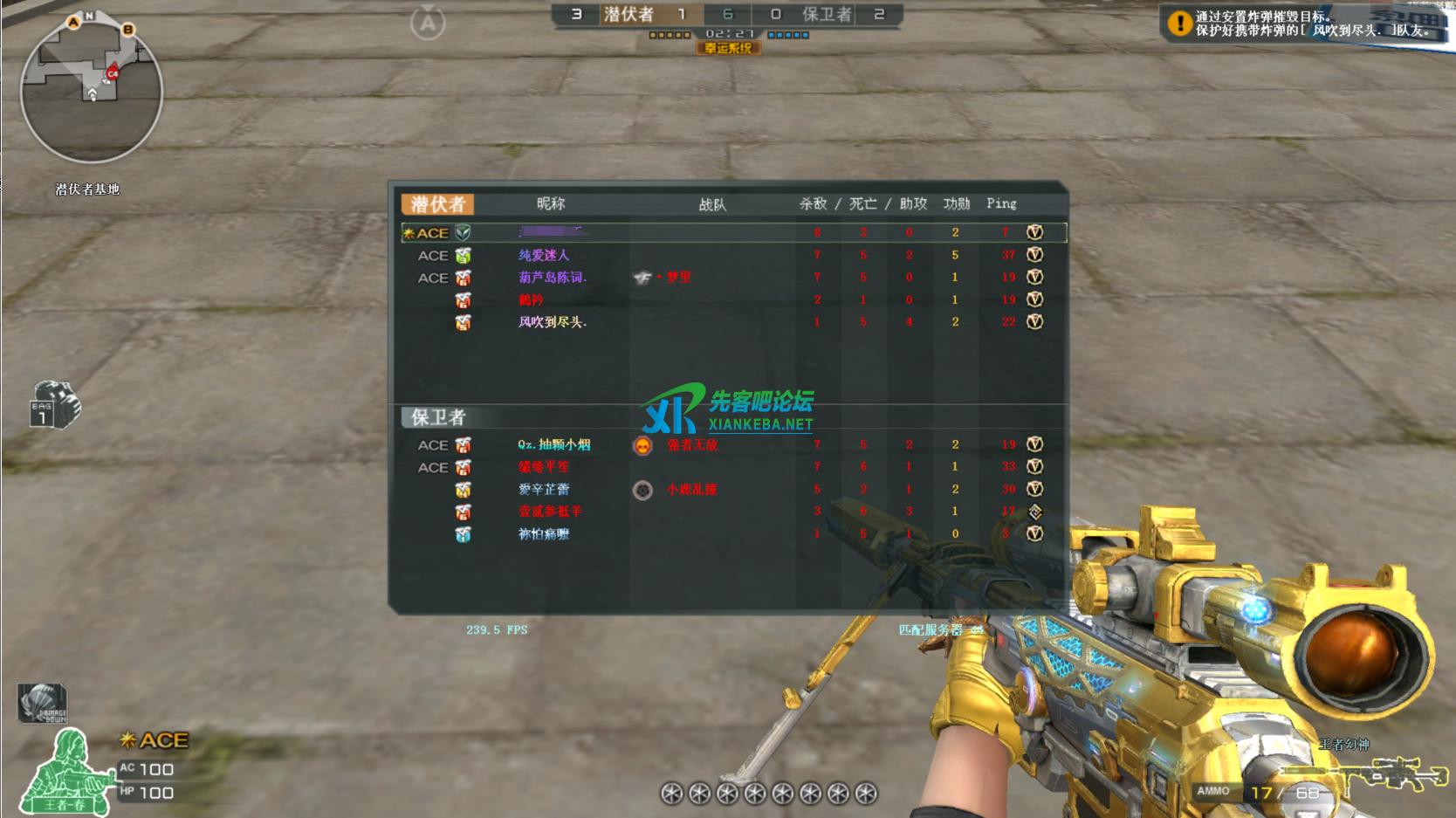Screen dimensions: 1456x818
Task: Click the V medal icon beside ping 37
Action: coord(1035,255)
